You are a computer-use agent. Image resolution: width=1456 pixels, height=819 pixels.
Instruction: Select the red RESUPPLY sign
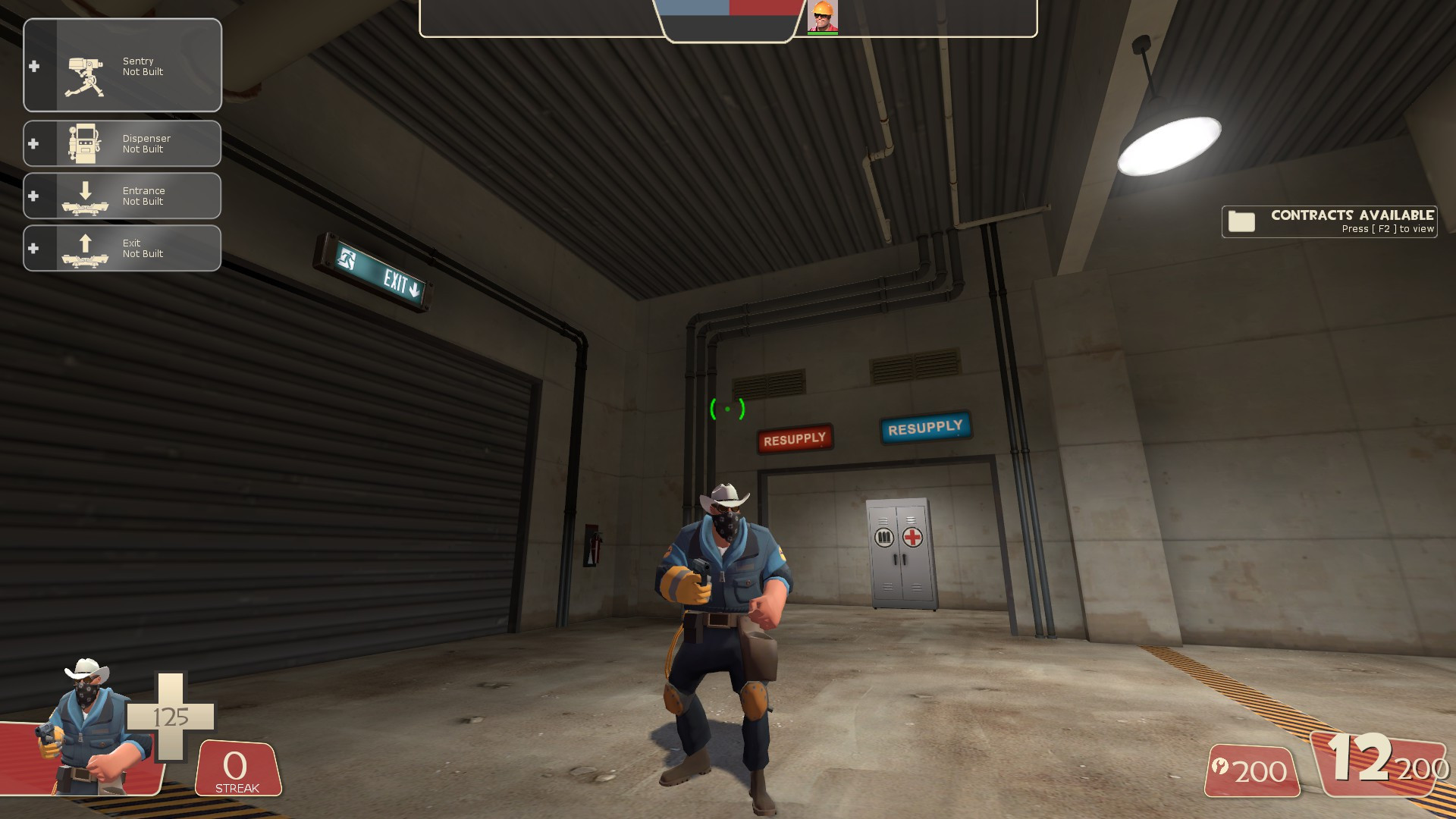794,438
